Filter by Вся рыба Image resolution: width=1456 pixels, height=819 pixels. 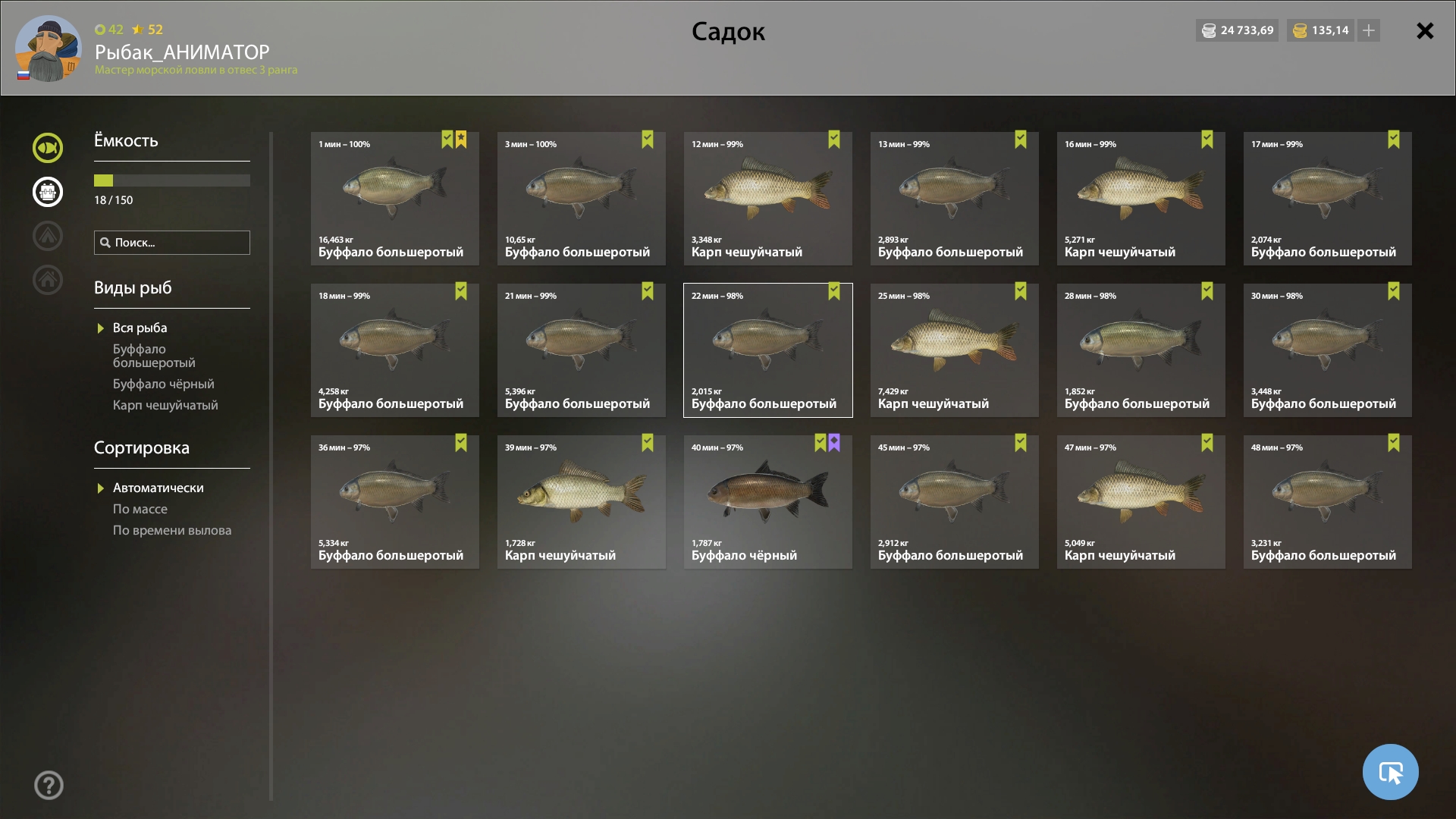click(140, 328)
